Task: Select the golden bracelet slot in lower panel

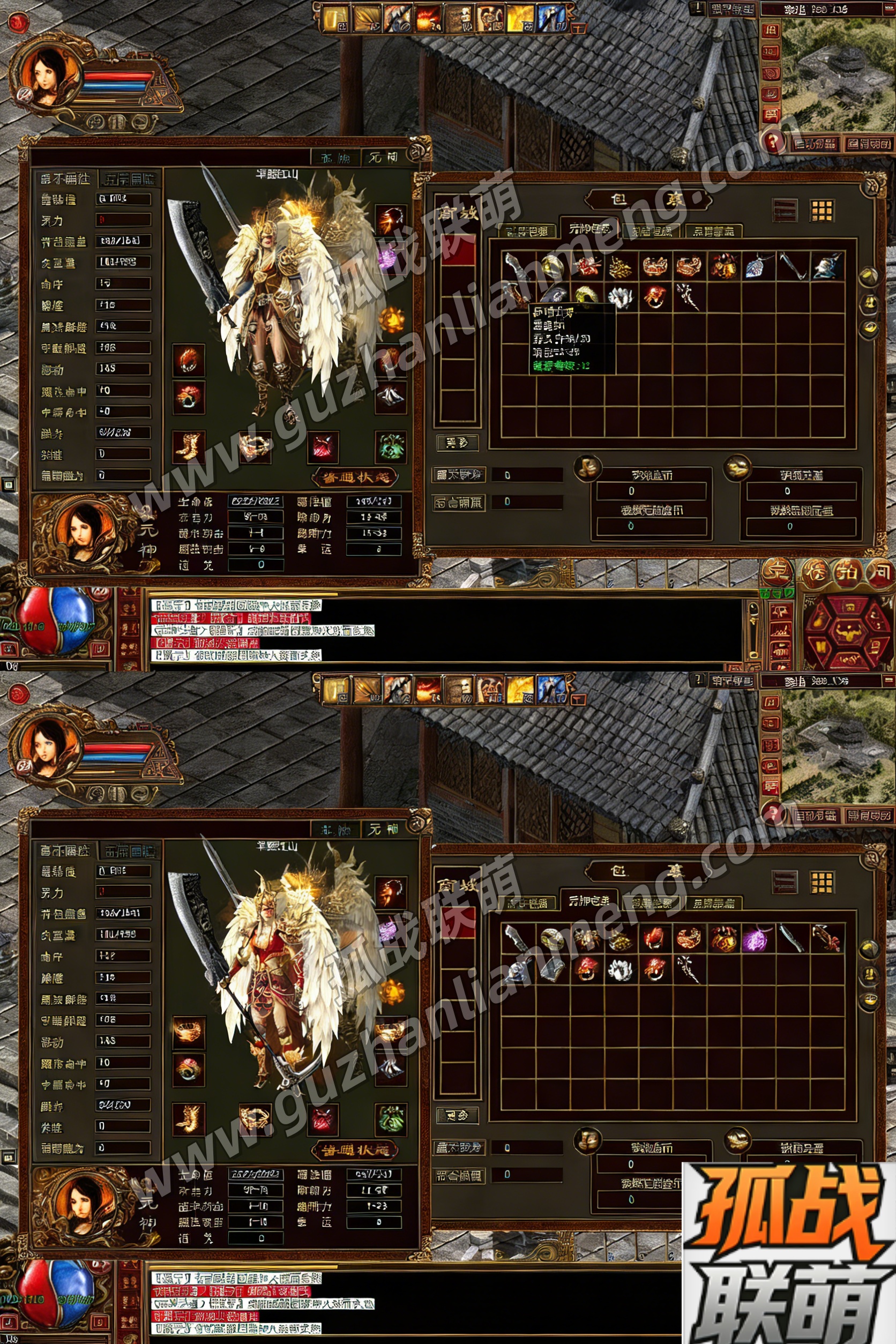Action: [x=255, y=1118]
